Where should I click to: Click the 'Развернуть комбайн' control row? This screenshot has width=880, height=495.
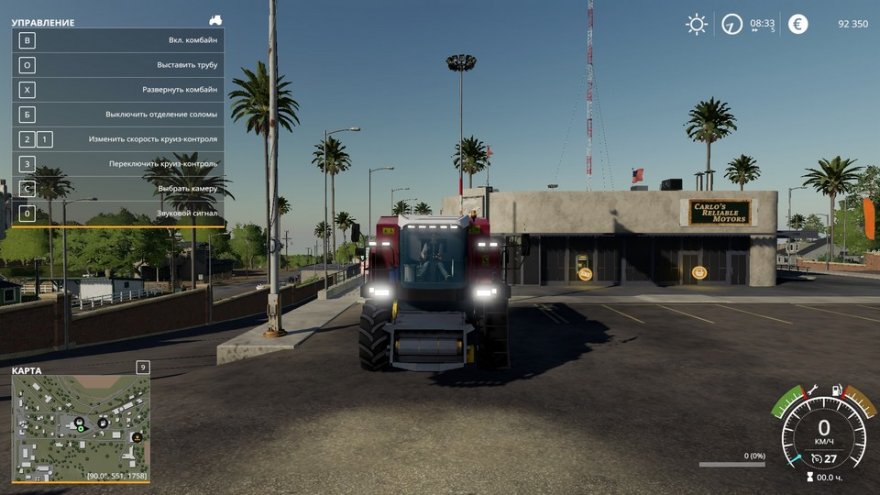118,90
